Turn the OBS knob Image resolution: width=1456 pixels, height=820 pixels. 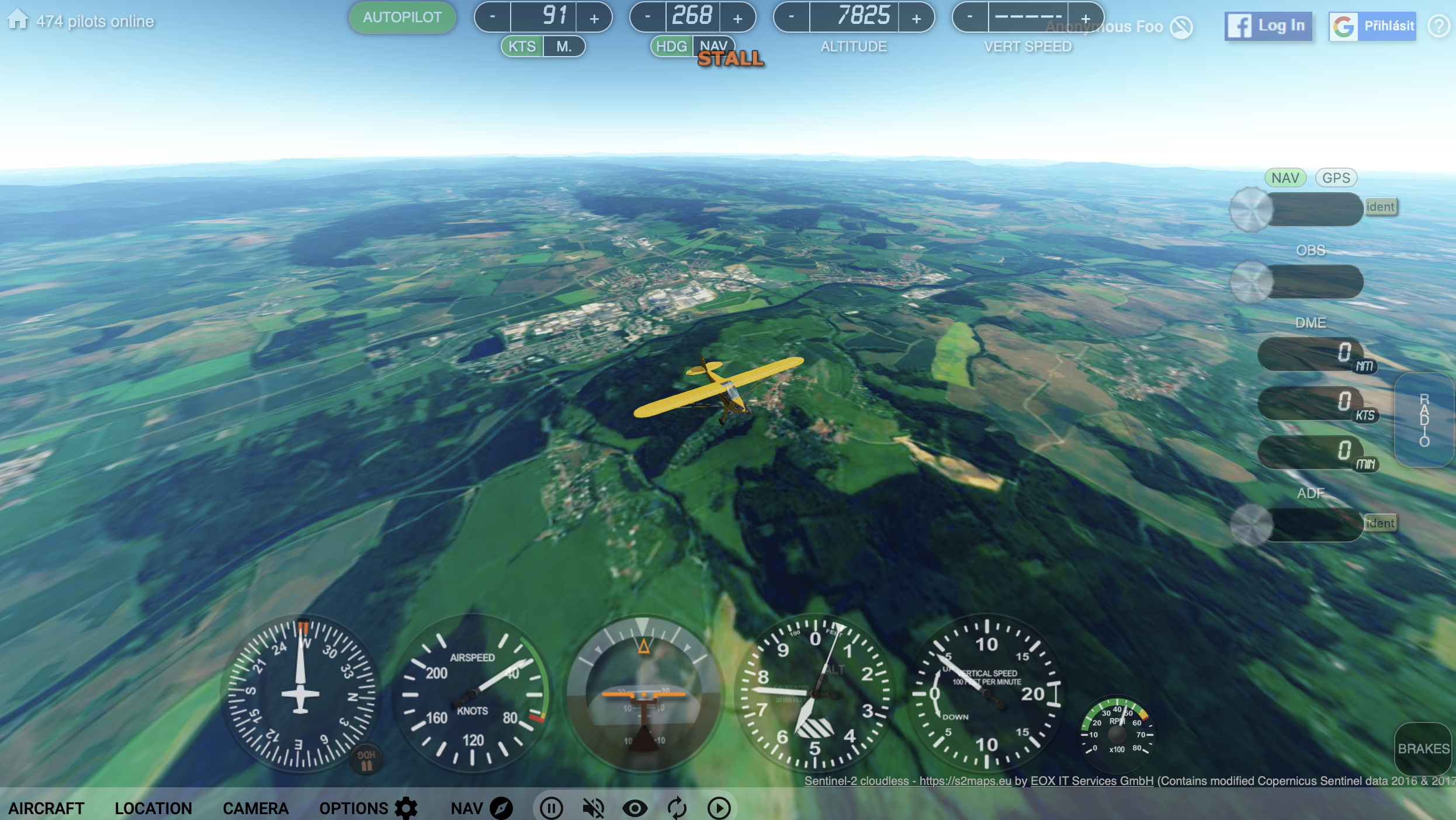click(x=1251, y=282)
